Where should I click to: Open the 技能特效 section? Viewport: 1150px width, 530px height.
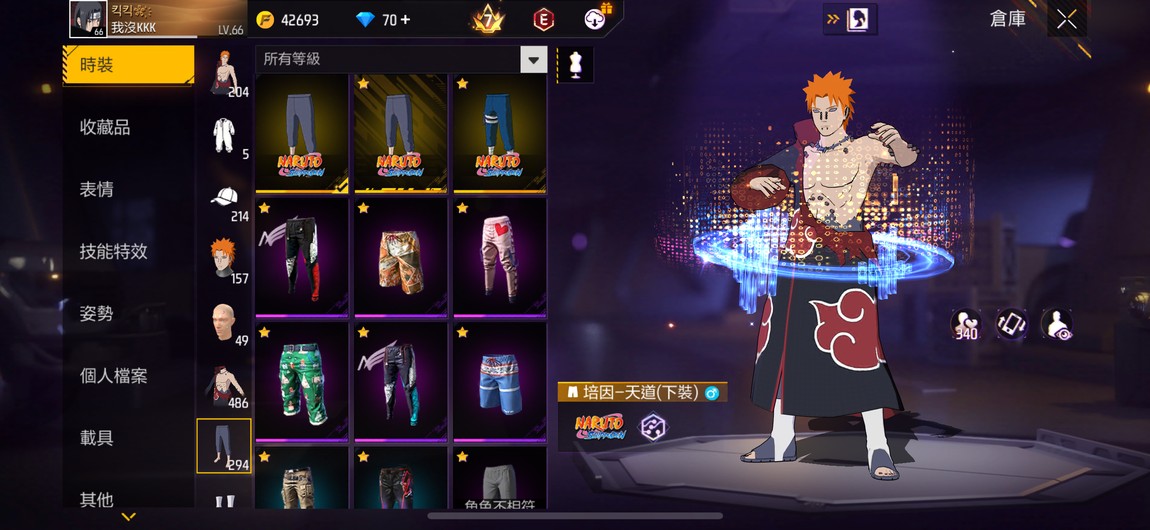[x=113, y=252]
